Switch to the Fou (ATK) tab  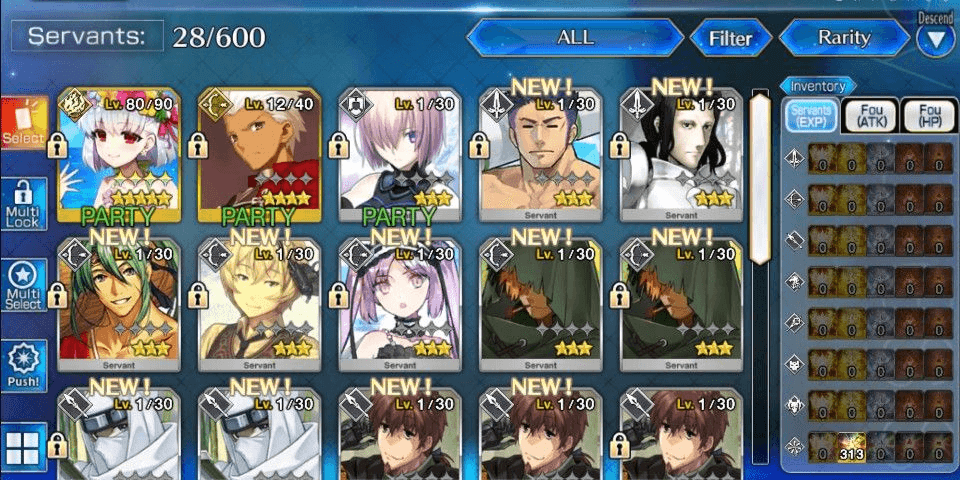(869, 116)
